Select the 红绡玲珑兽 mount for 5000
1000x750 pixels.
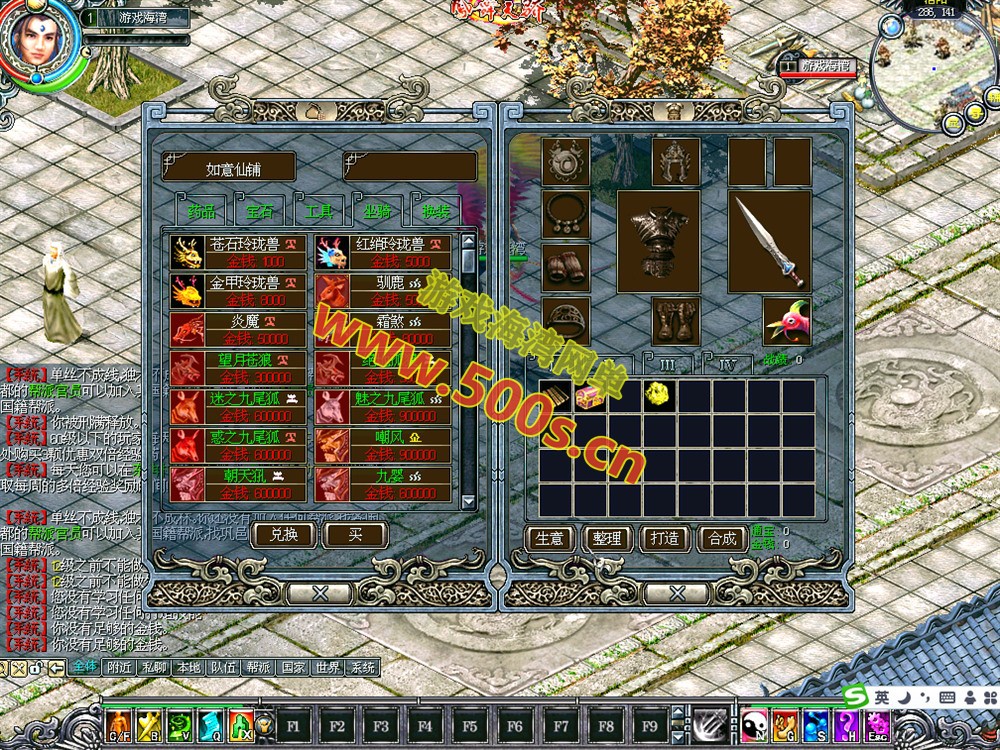point(383,252)
